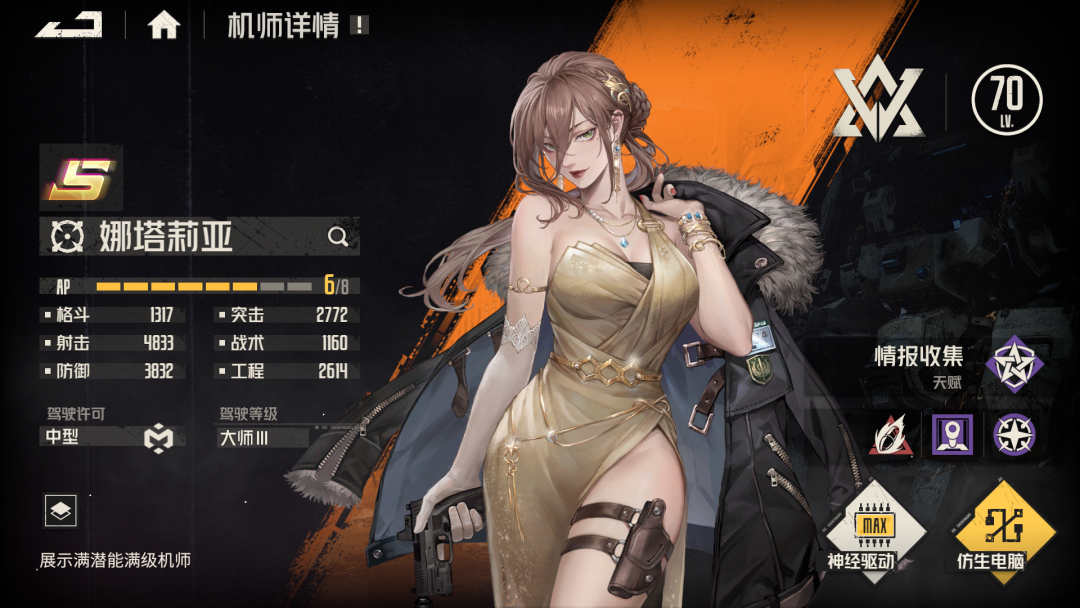The width and height of the screenshot is (1080, 608).
Task: Toggle the layers icon for max-level display
Action: pos(61,511)
